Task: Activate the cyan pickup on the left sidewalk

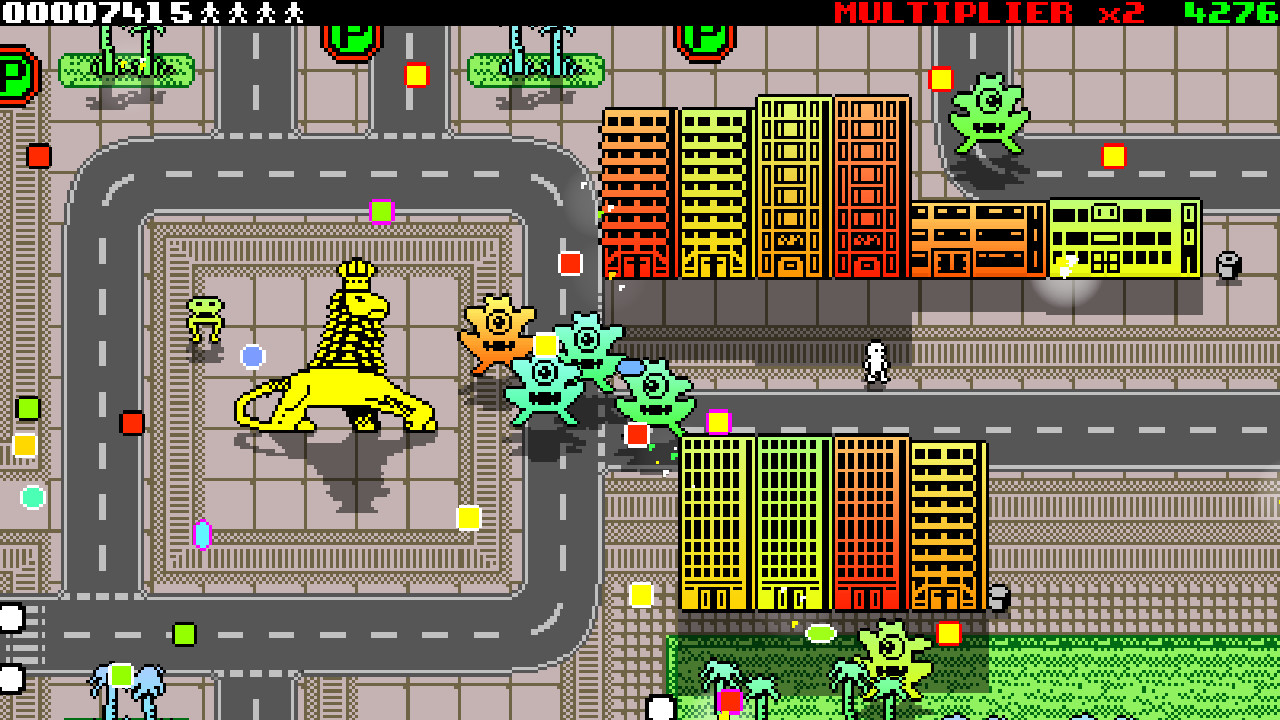Action: pos(31,497)
